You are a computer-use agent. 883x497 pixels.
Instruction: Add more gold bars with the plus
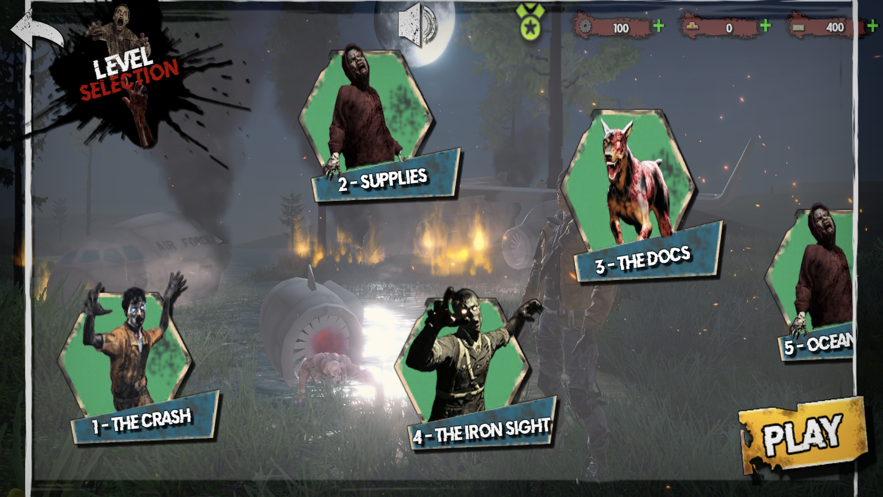(x=765, y=26)
